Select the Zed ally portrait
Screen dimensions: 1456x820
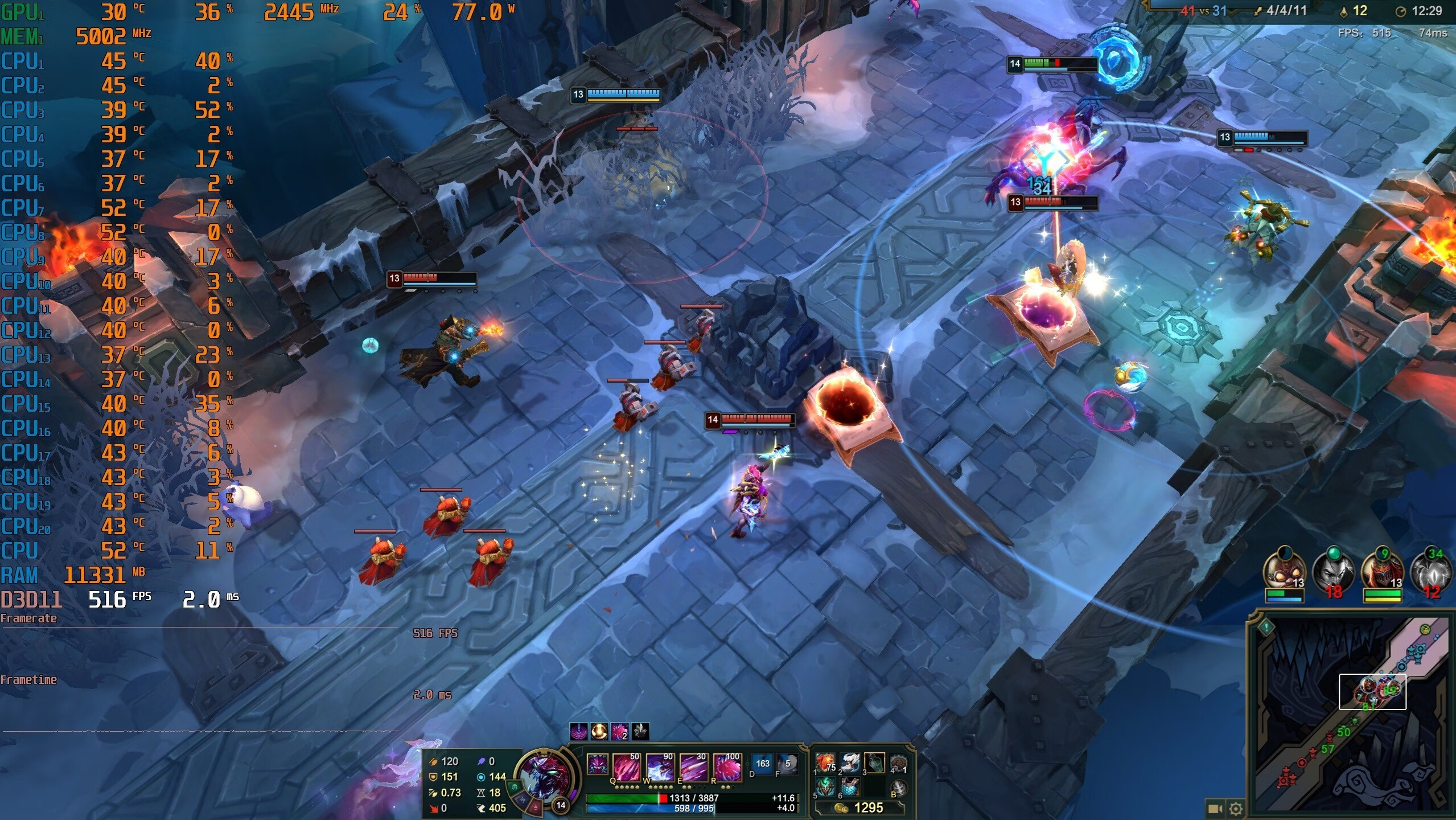click(1382, 571)
